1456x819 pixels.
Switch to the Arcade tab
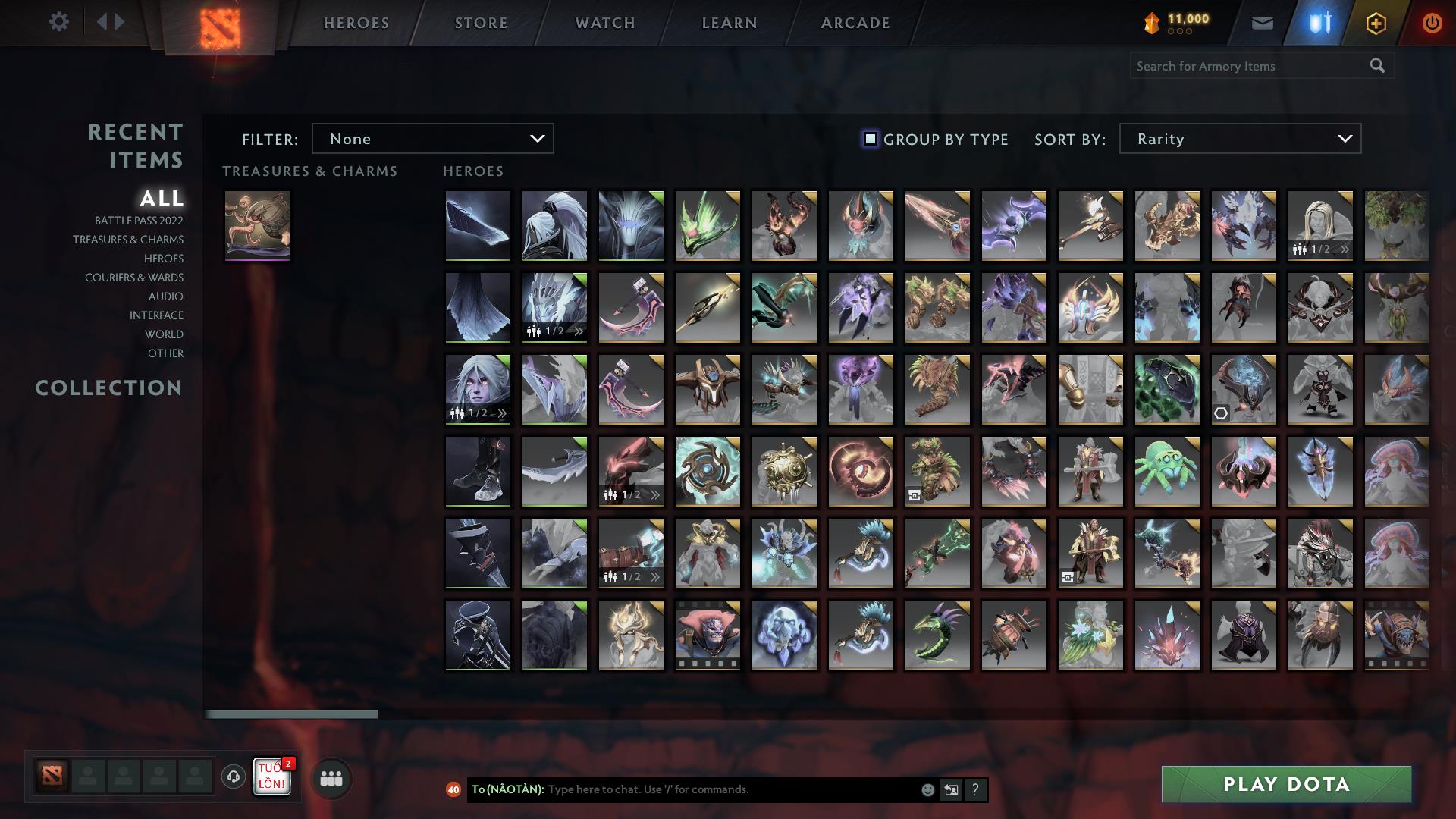click(x=855, y=23)
